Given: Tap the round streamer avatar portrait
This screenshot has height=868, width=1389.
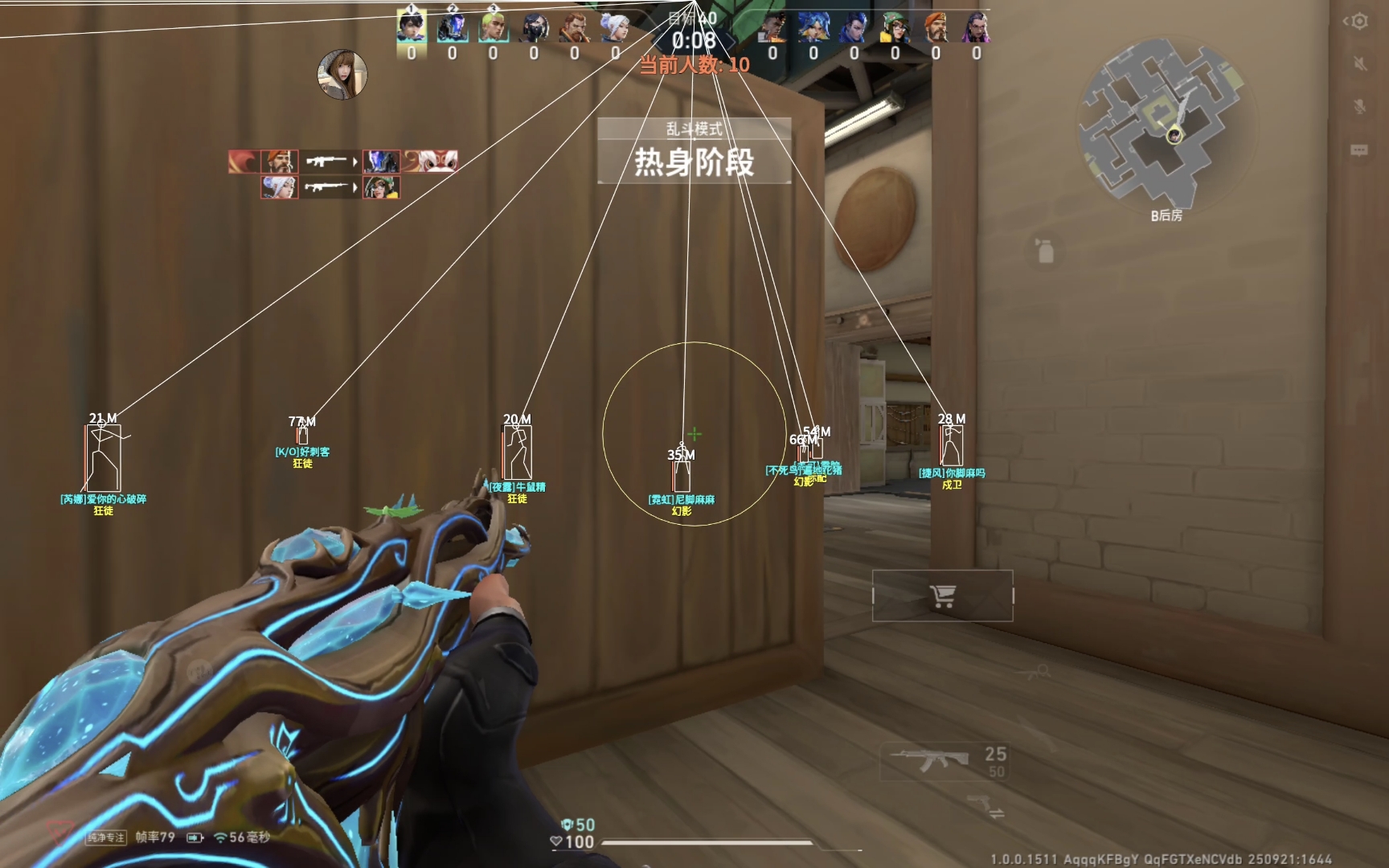Looking at the screenshot, I should click(x=342, y=74).
